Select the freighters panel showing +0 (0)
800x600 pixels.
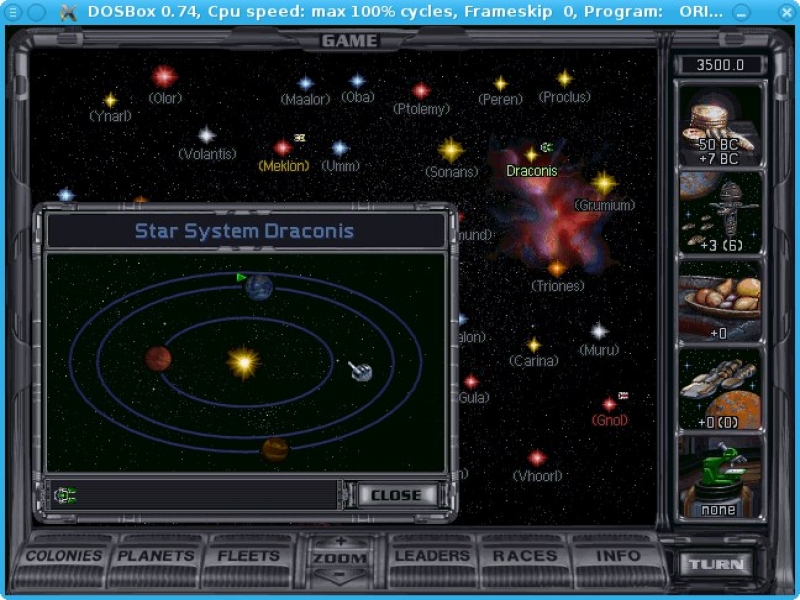[720, 388]
